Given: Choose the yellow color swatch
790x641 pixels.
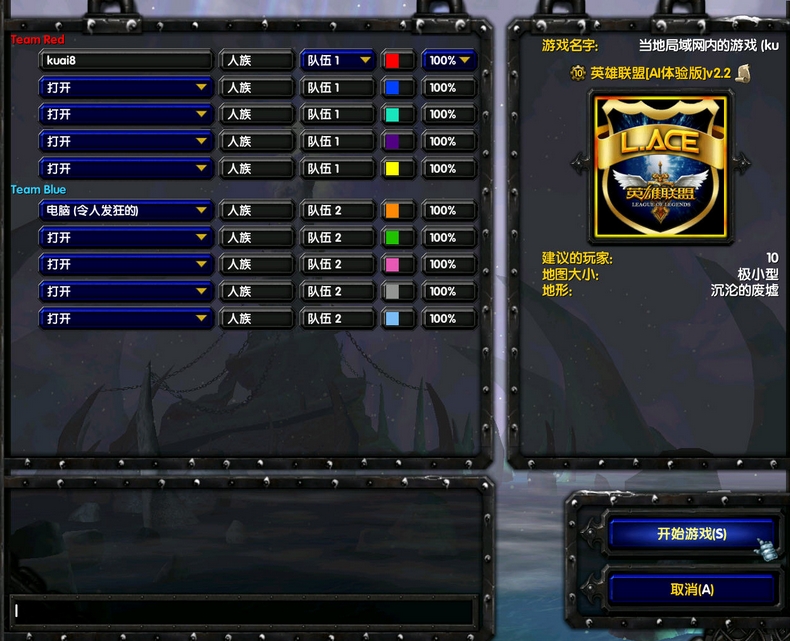Looking at the screenshot, I should [x=392, y=169].
